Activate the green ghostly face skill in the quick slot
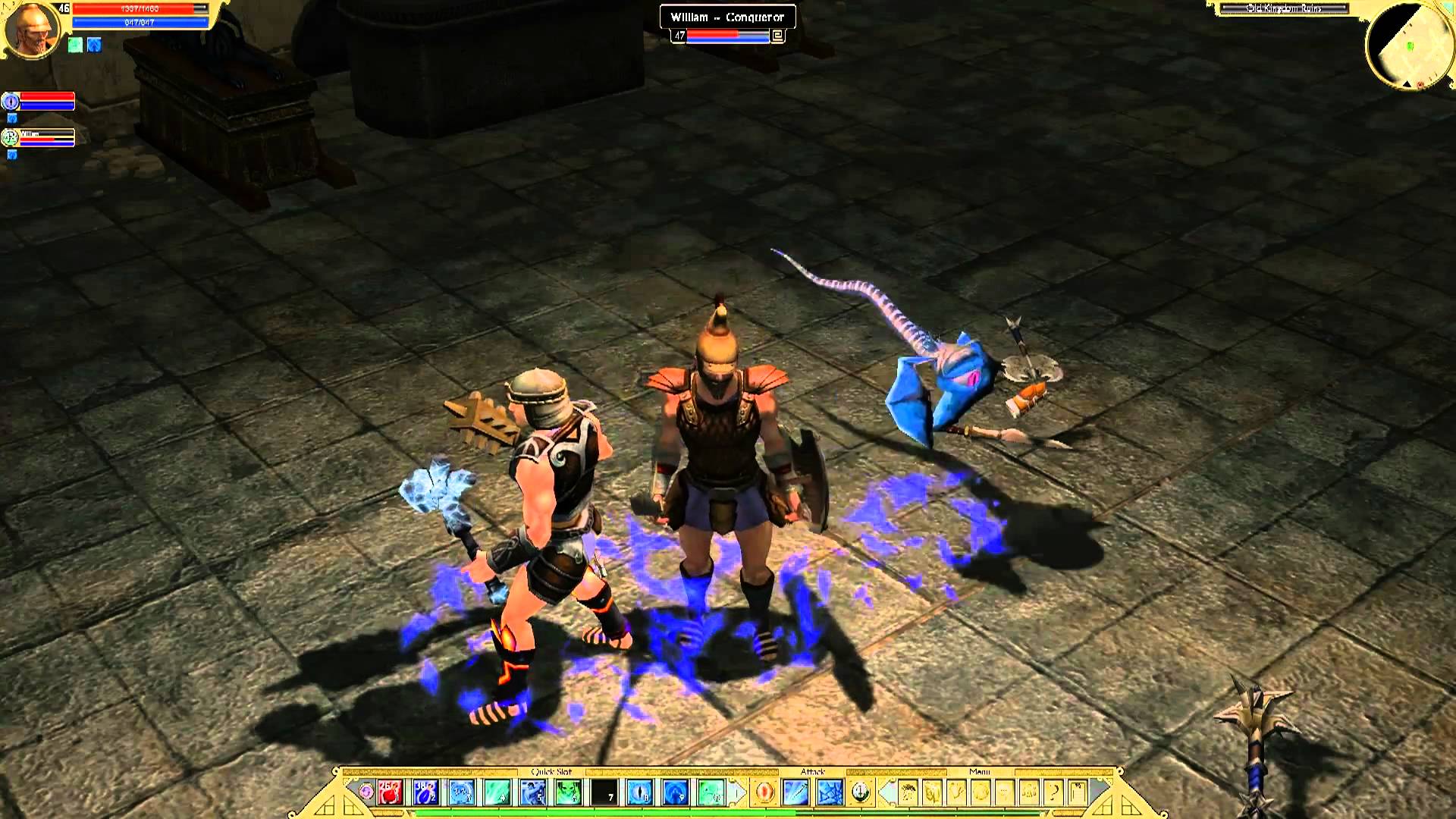The image size is (1456, 819). [569, 792]
